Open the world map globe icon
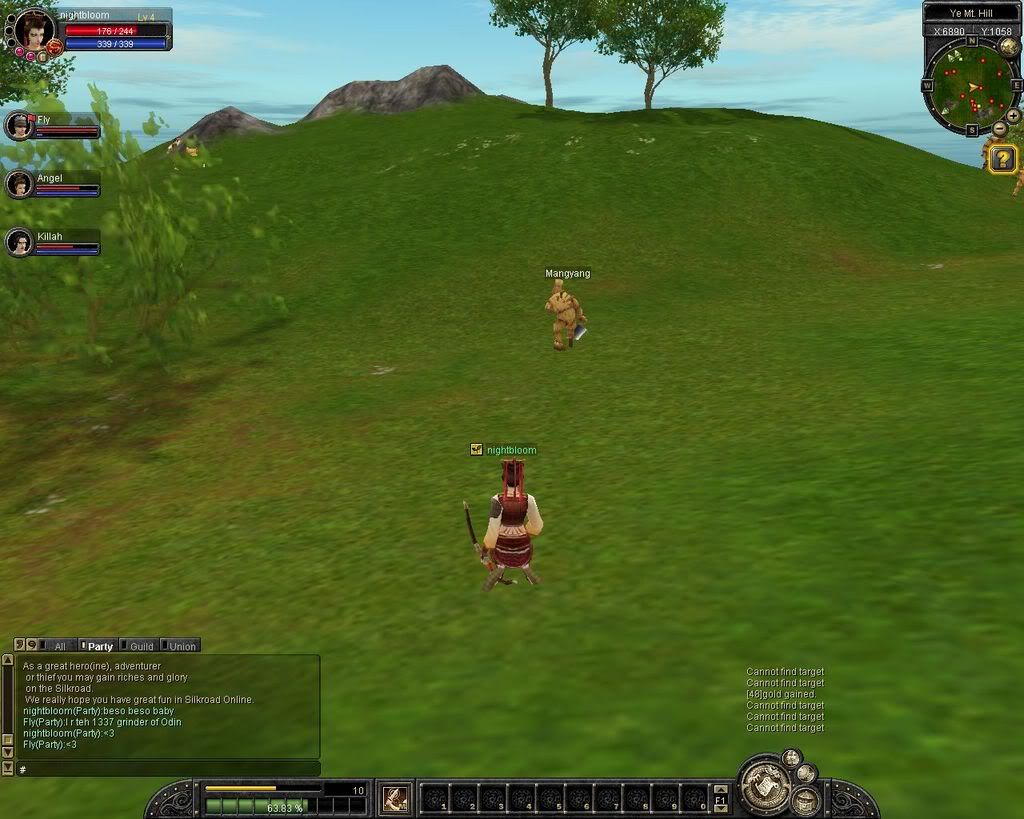Viewport: 1024px width, 819px height. [1010, 46]
